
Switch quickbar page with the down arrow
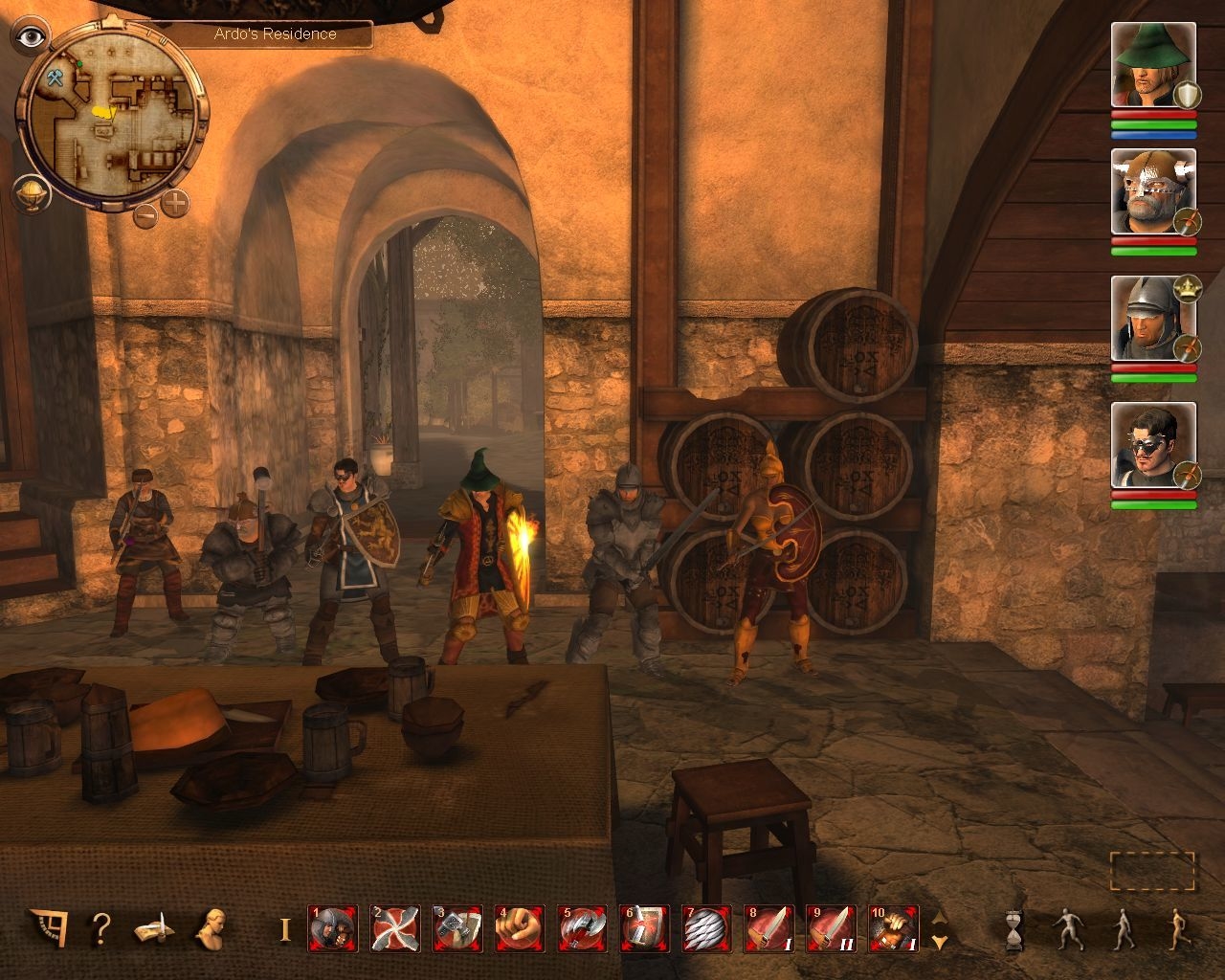click(x=940, y=942)
